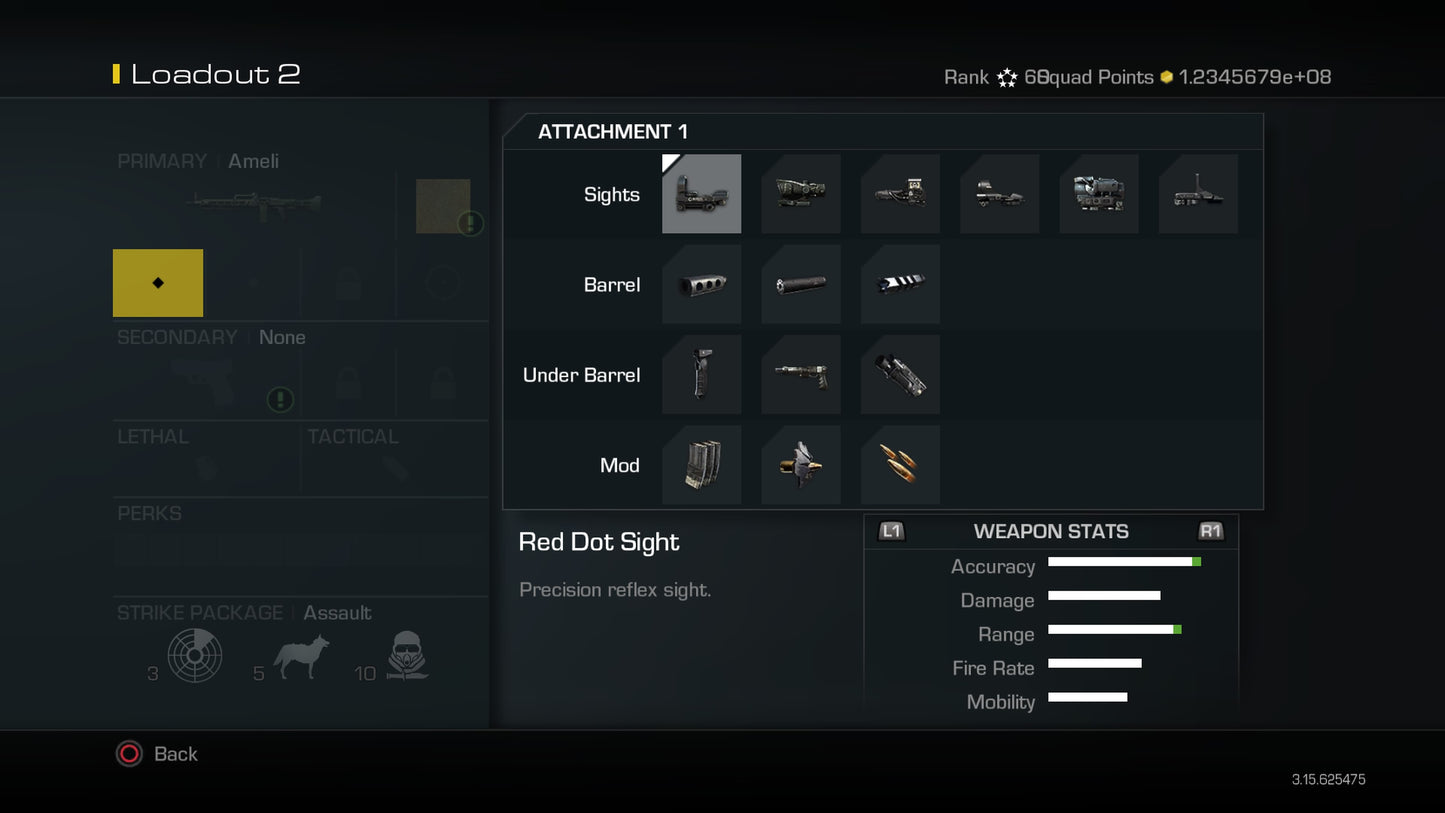This screenshot has width=1445, height=813.
Task: Expand the Perks section
Action: [150, 513]
